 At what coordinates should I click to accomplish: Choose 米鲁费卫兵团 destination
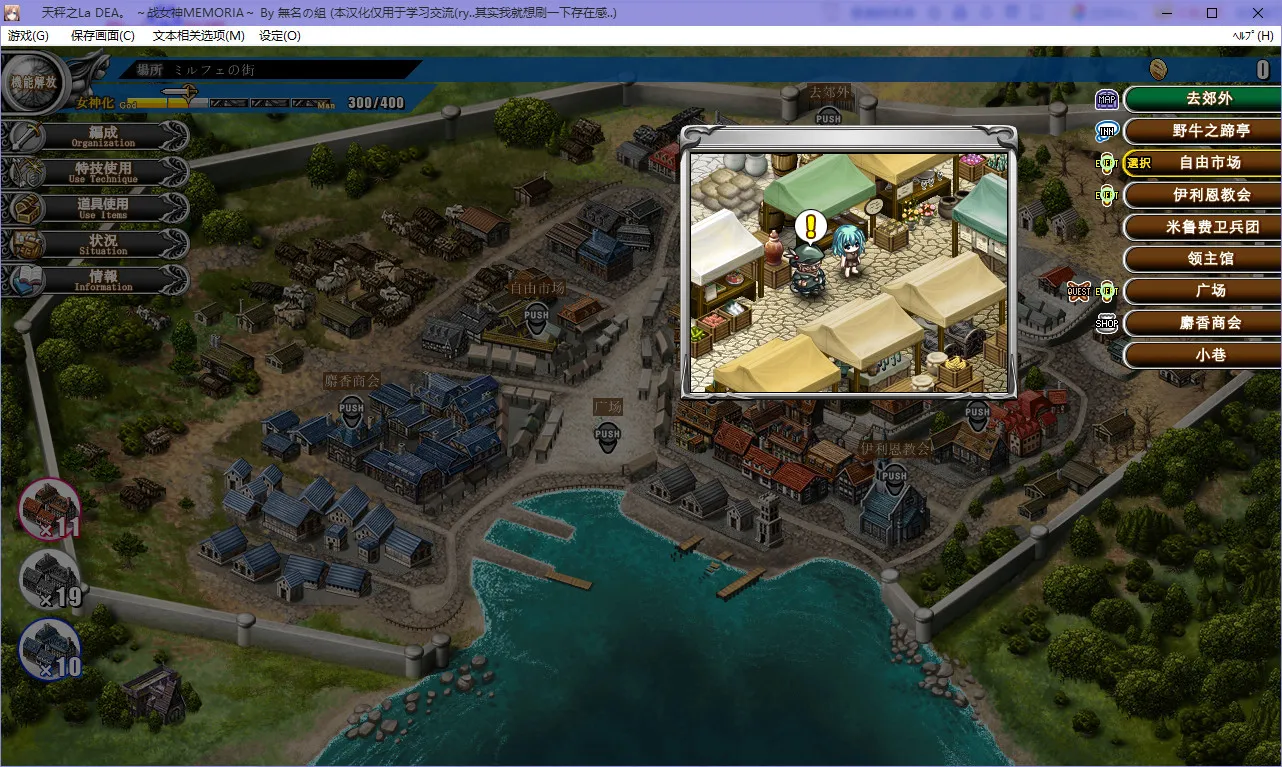(1203, 227)
